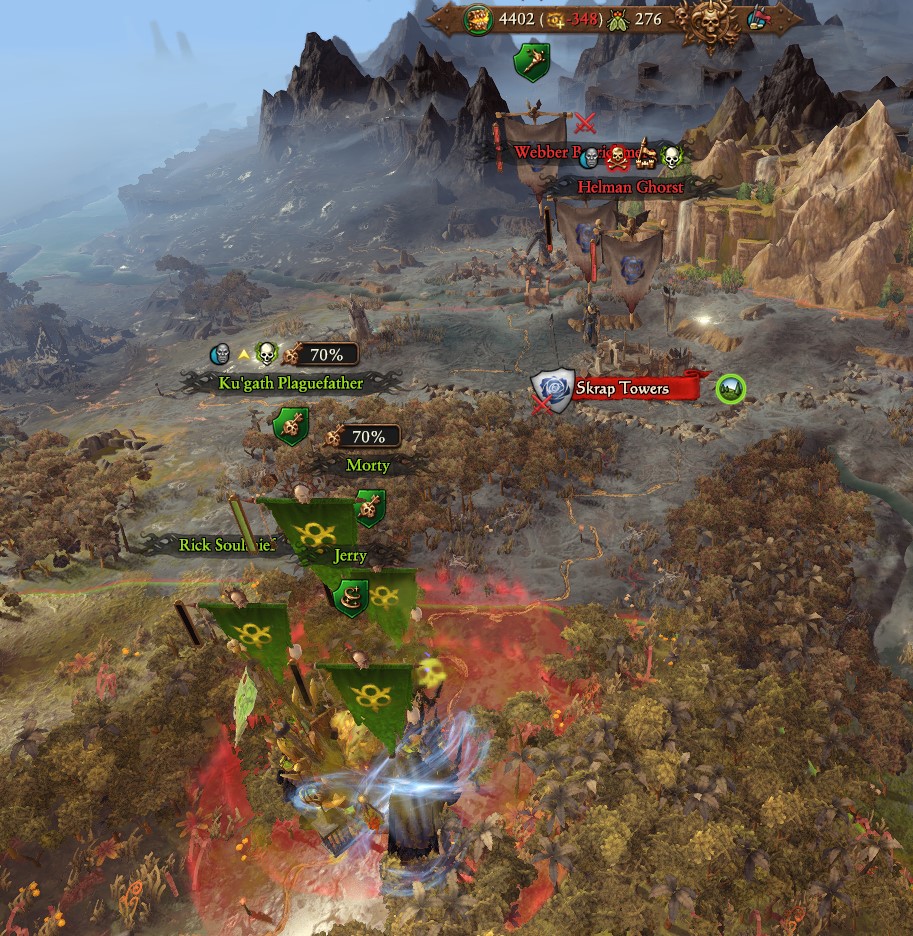The width and height of the screenshot is (913, 936).
Task: Click the green fly infections resource icon
Action: coord(617,18)
